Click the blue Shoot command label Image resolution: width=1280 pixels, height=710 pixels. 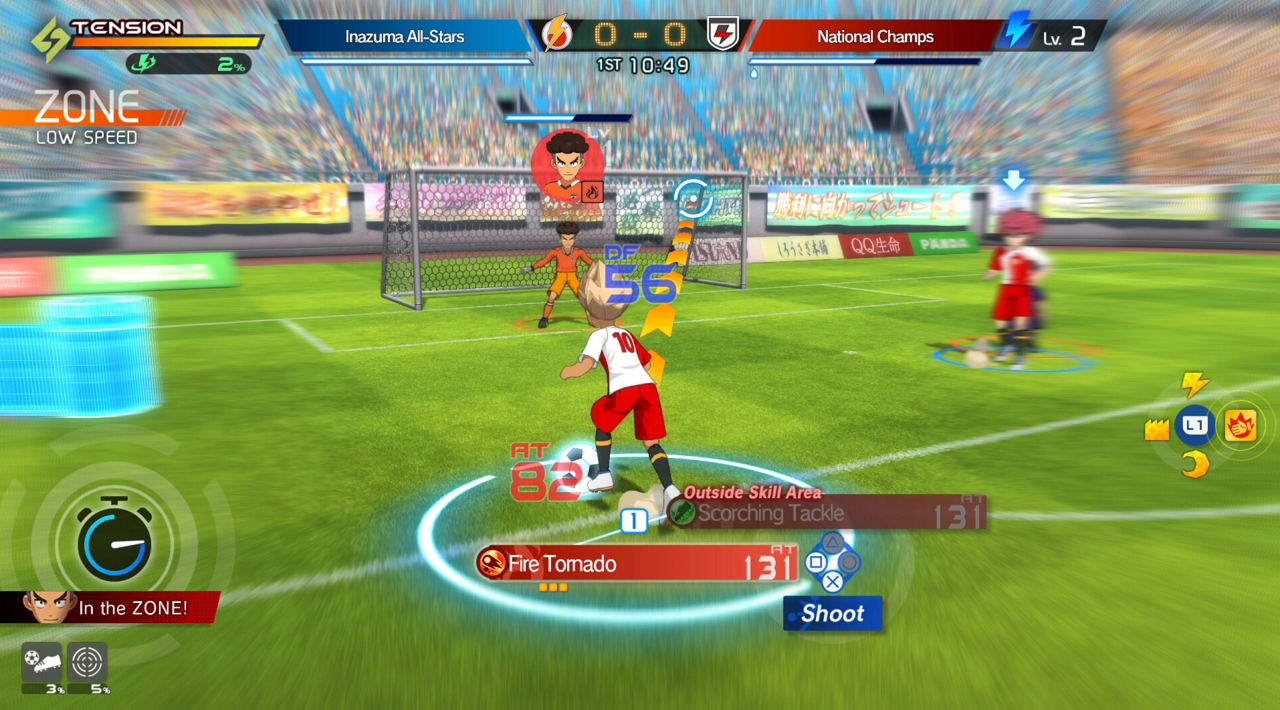click(832, 614)
